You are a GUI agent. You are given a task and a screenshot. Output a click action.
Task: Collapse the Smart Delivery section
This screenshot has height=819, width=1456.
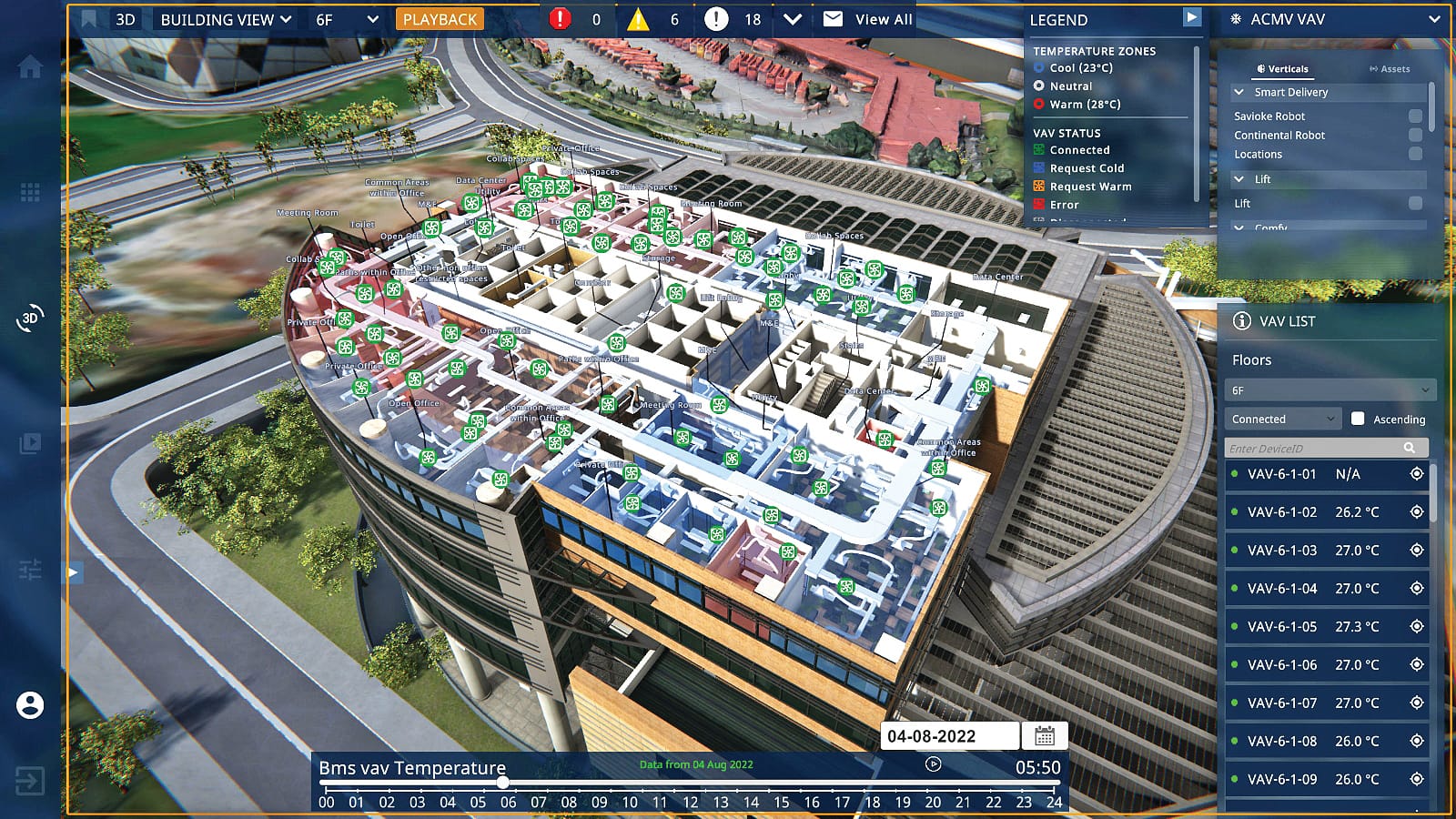(1239, 92)
